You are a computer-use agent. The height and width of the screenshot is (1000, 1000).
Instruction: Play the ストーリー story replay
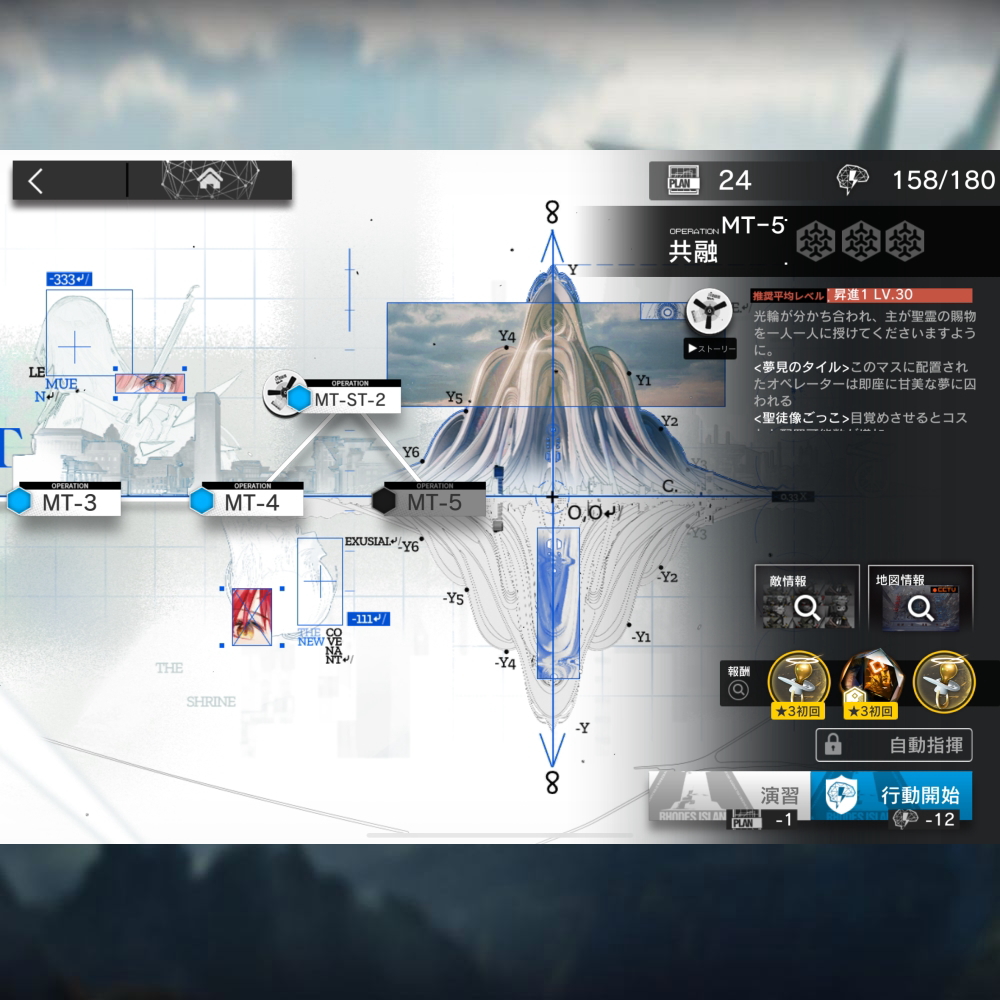pyautogui.click(x=711, y=348)
